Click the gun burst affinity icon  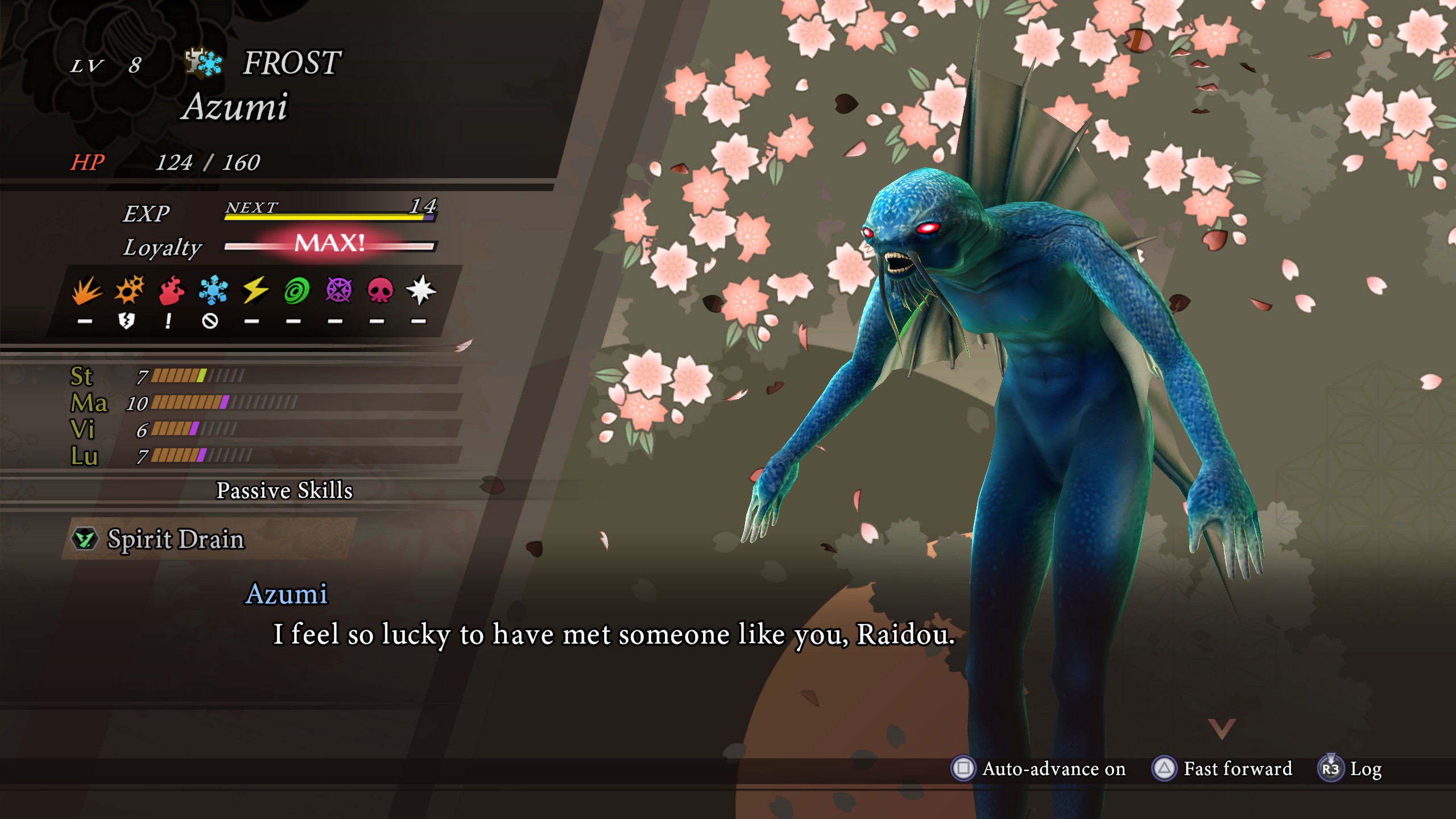click(x=129, y=291)
